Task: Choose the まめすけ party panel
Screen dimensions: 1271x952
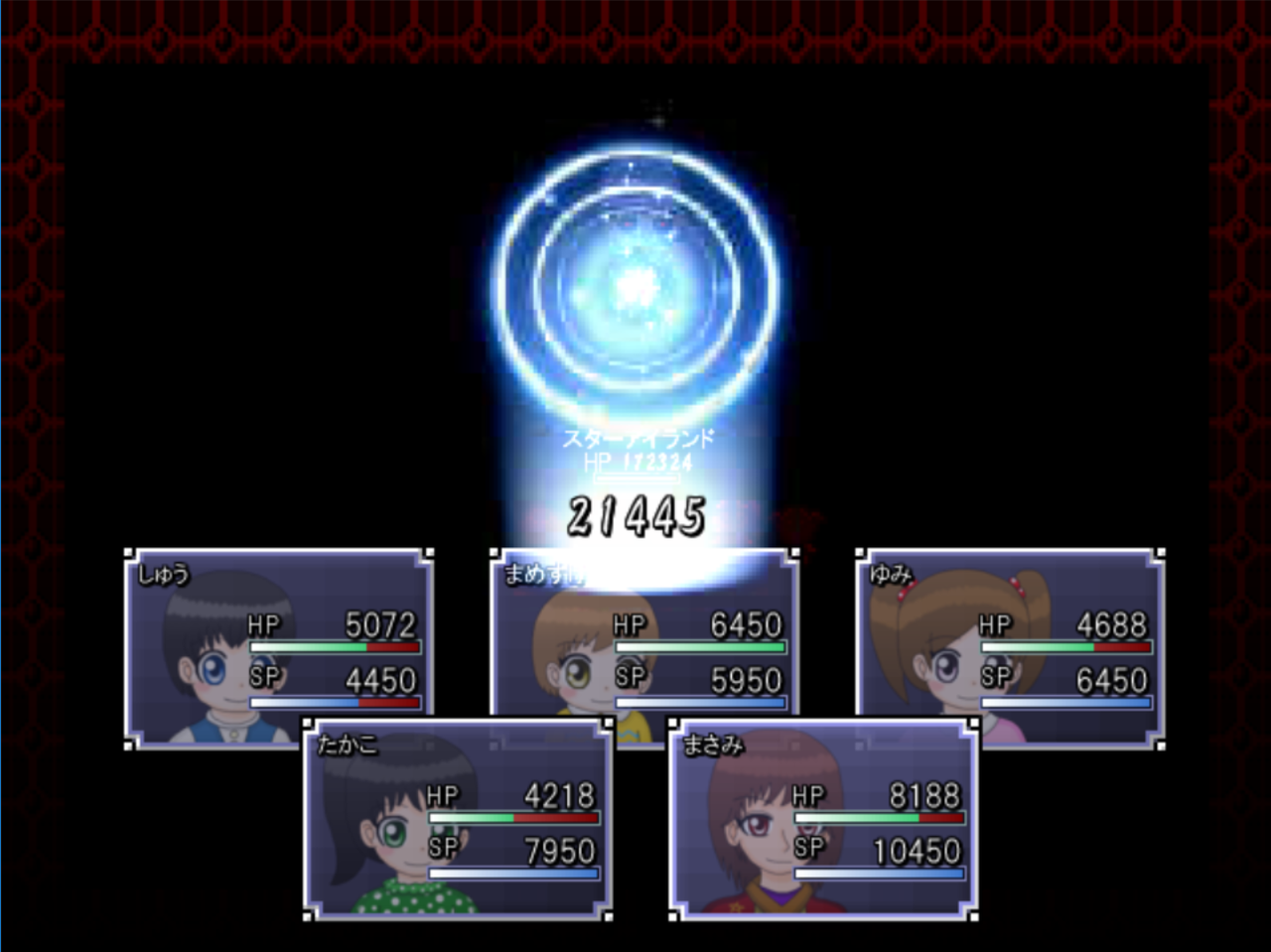Action: [x=643, y=635]
